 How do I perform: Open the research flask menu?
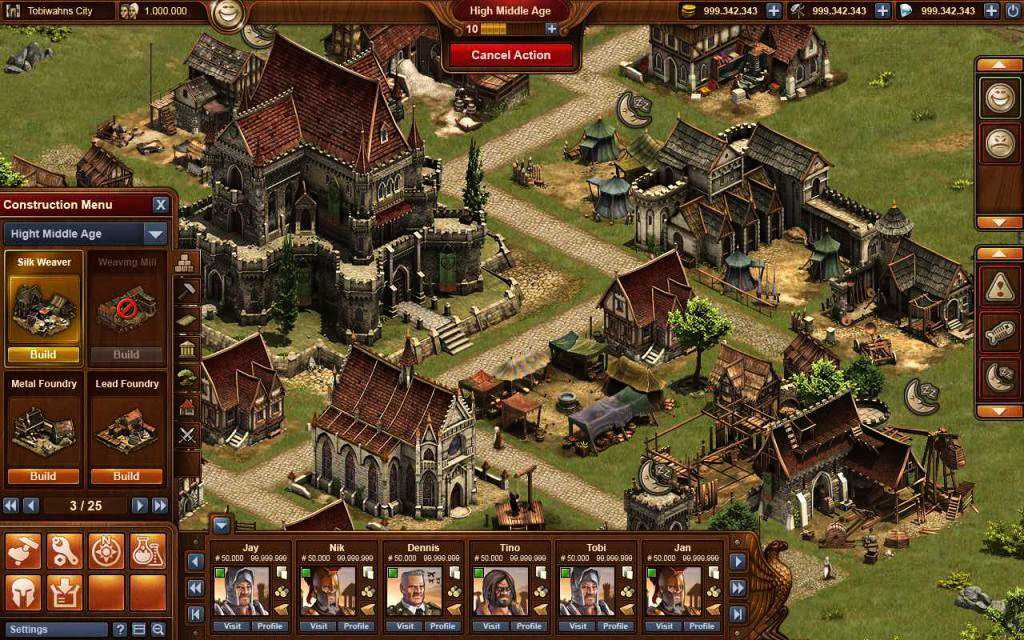(147, 551)
